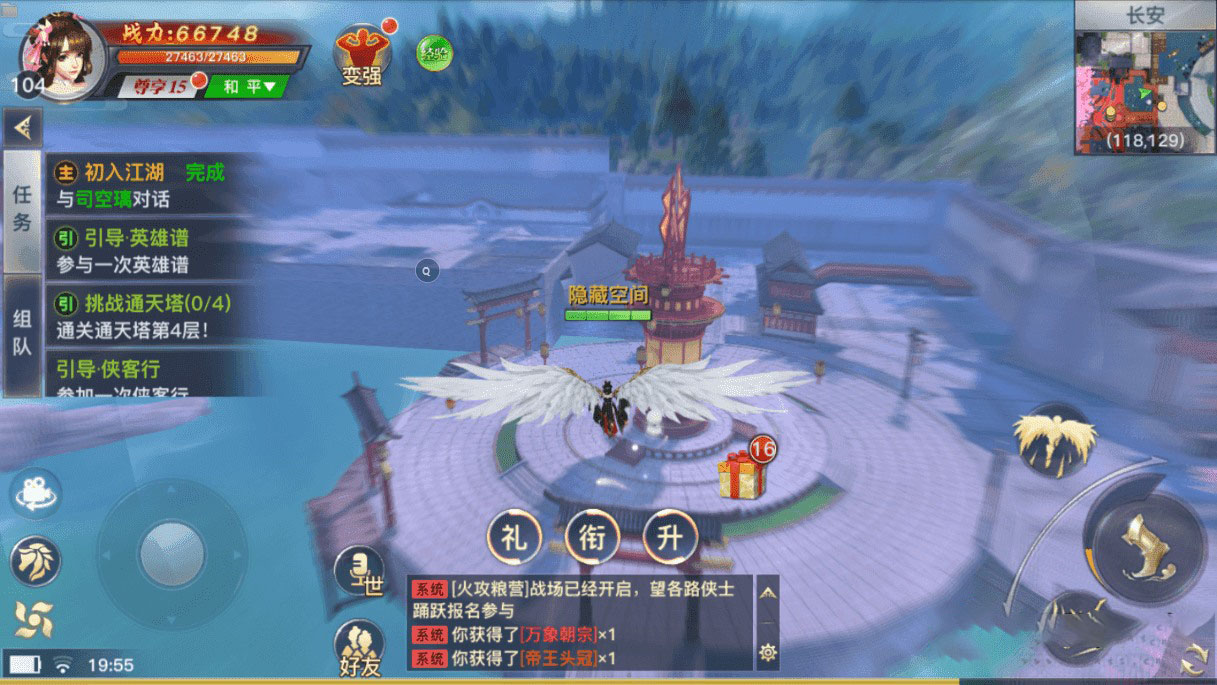Tap the 升 round button

point(670,538)
